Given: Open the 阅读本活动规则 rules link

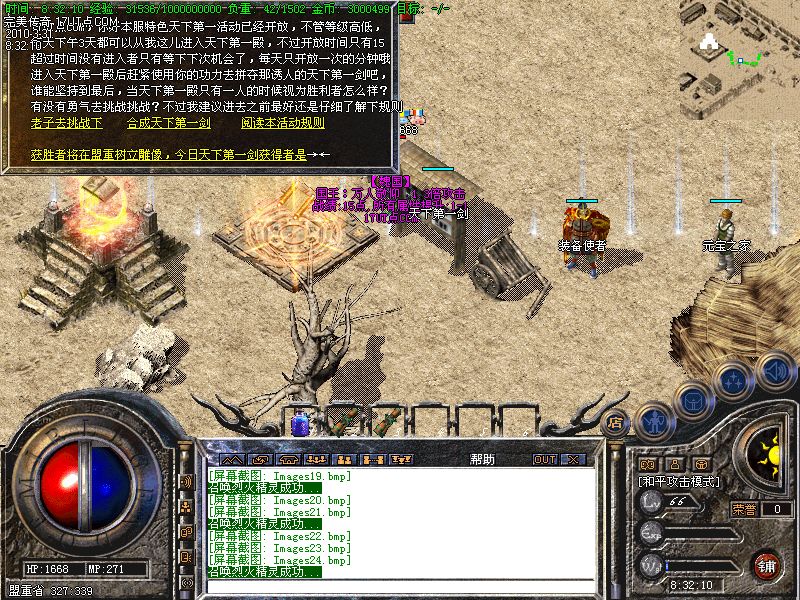Looking at the screenshot, I should [x=282, y=123].
